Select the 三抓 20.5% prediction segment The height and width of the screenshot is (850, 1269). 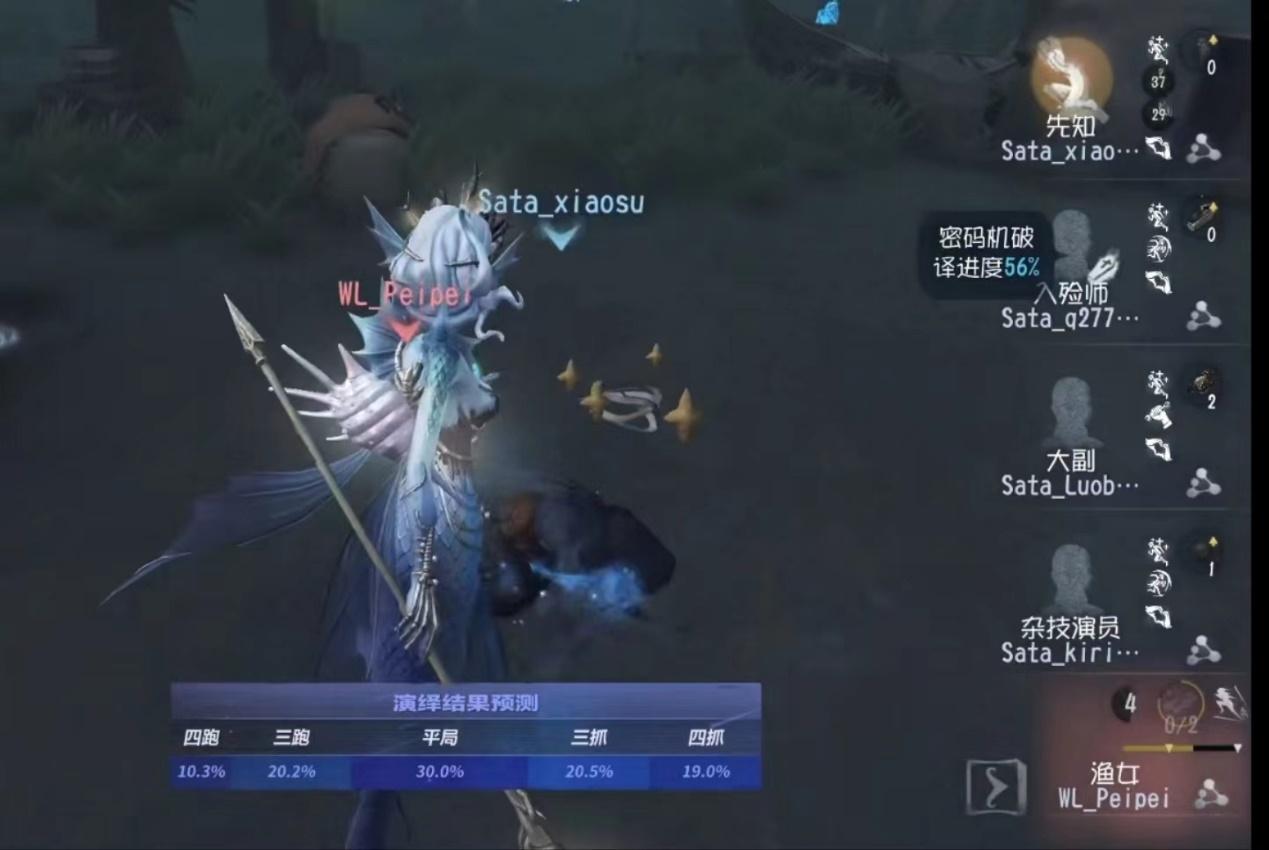590,772
